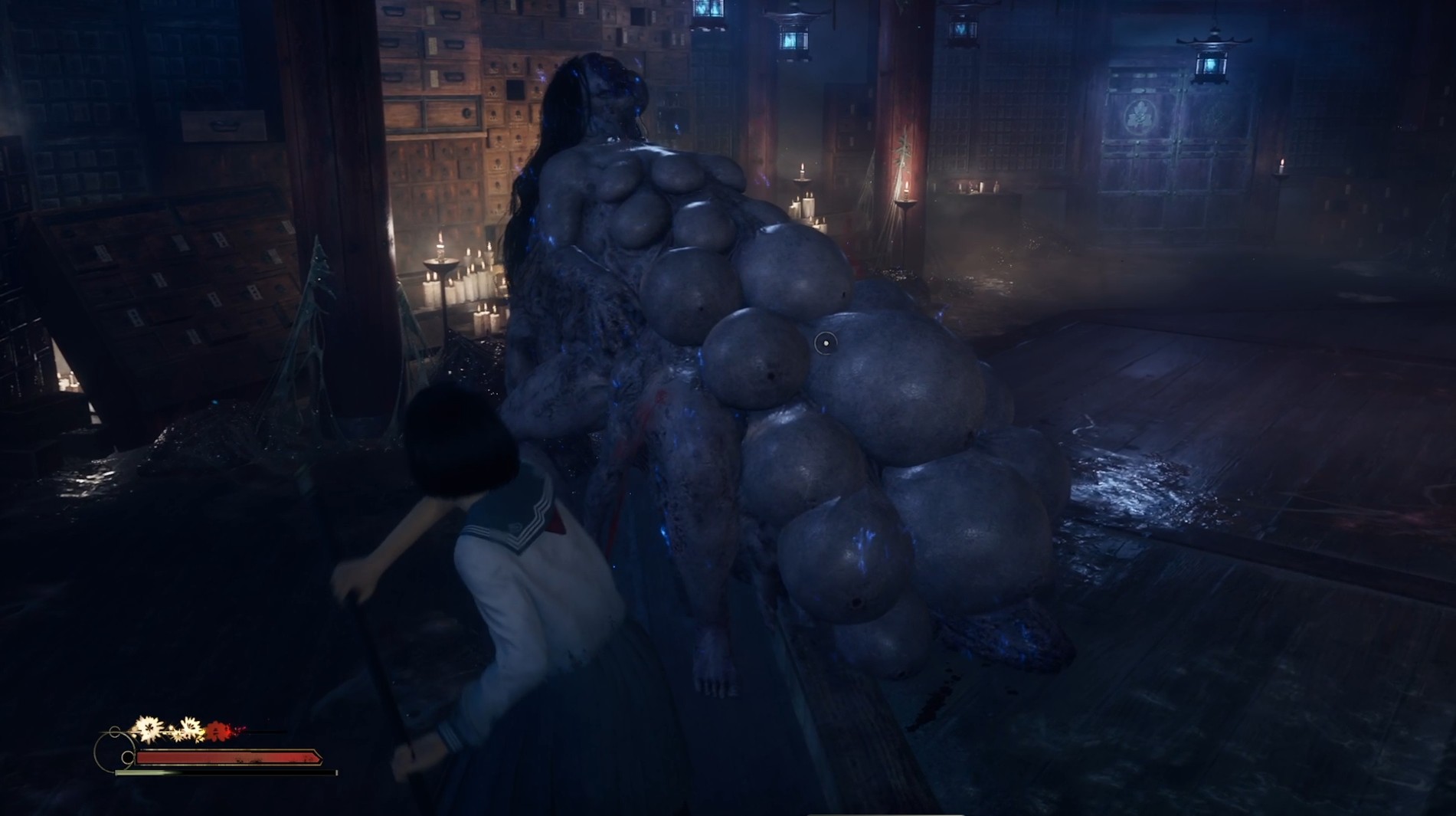
Task: Click the second large flower charge icon
Action: click(190, 729)
